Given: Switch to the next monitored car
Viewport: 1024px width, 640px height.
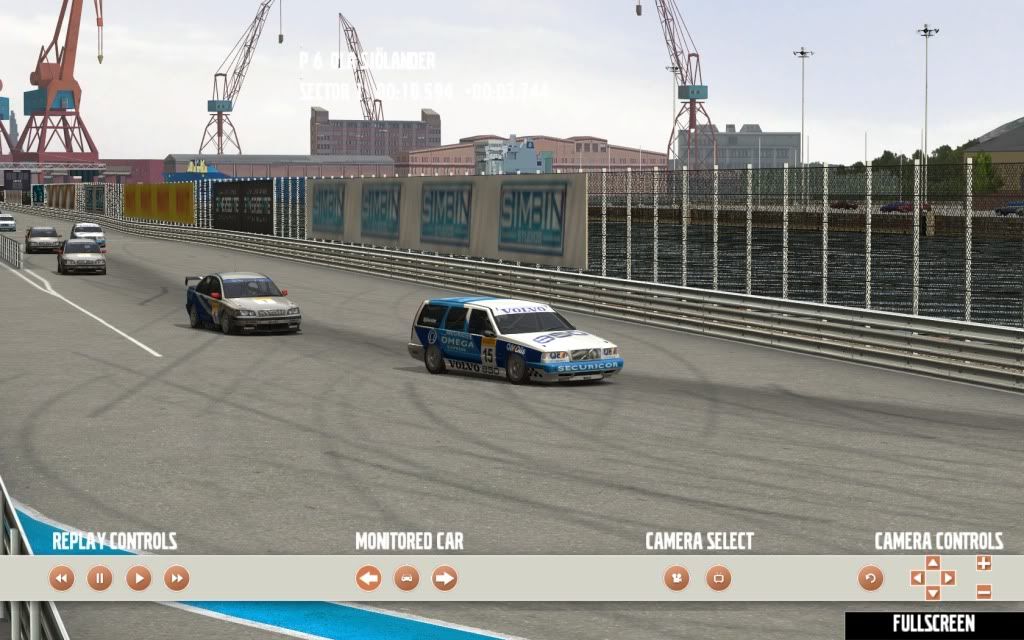Looking at the screenshot, I should [444, 578].
